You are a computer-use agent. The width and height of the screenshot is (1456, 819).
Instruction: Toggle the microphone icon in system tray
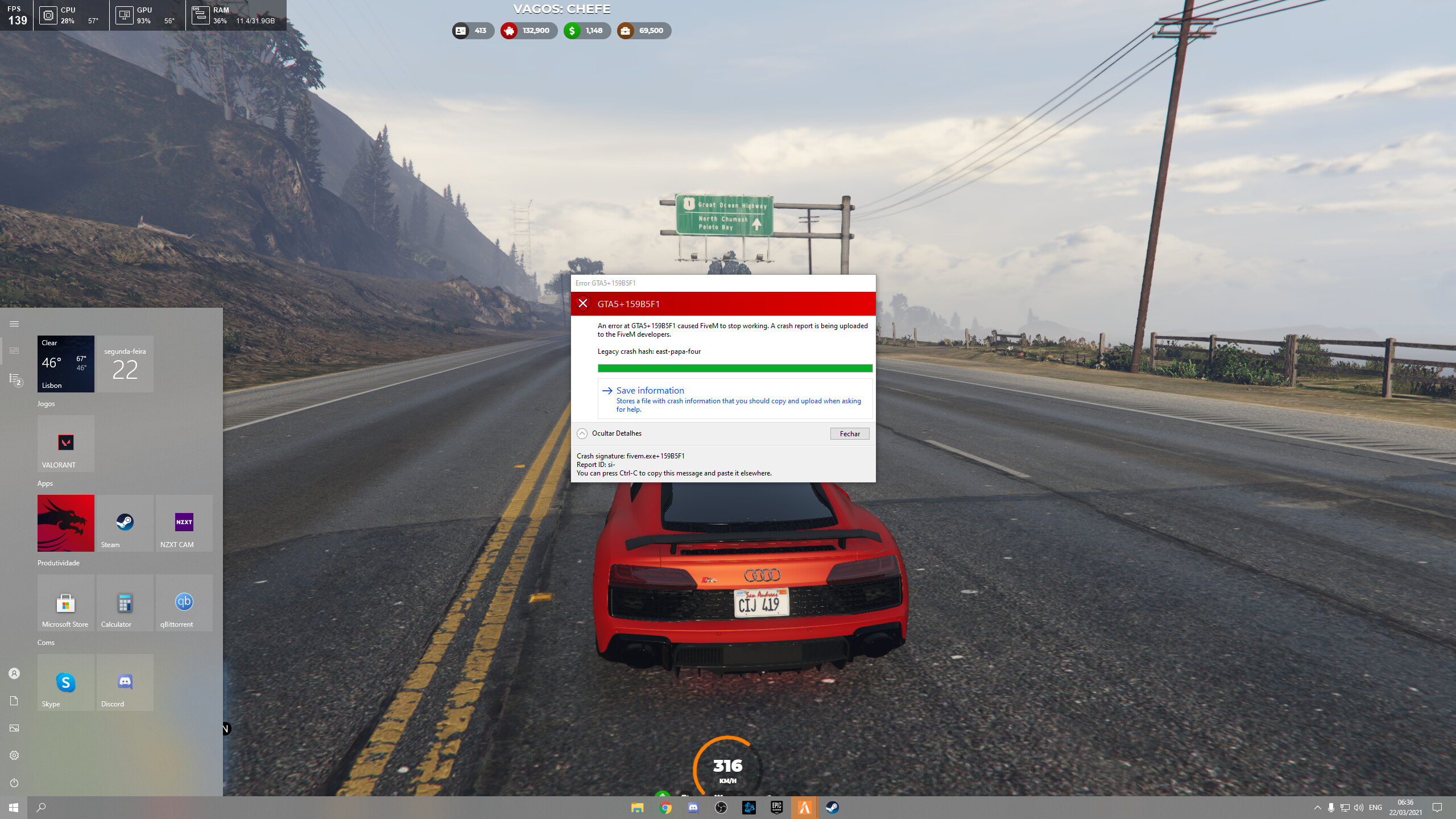tap(1331, 808)
